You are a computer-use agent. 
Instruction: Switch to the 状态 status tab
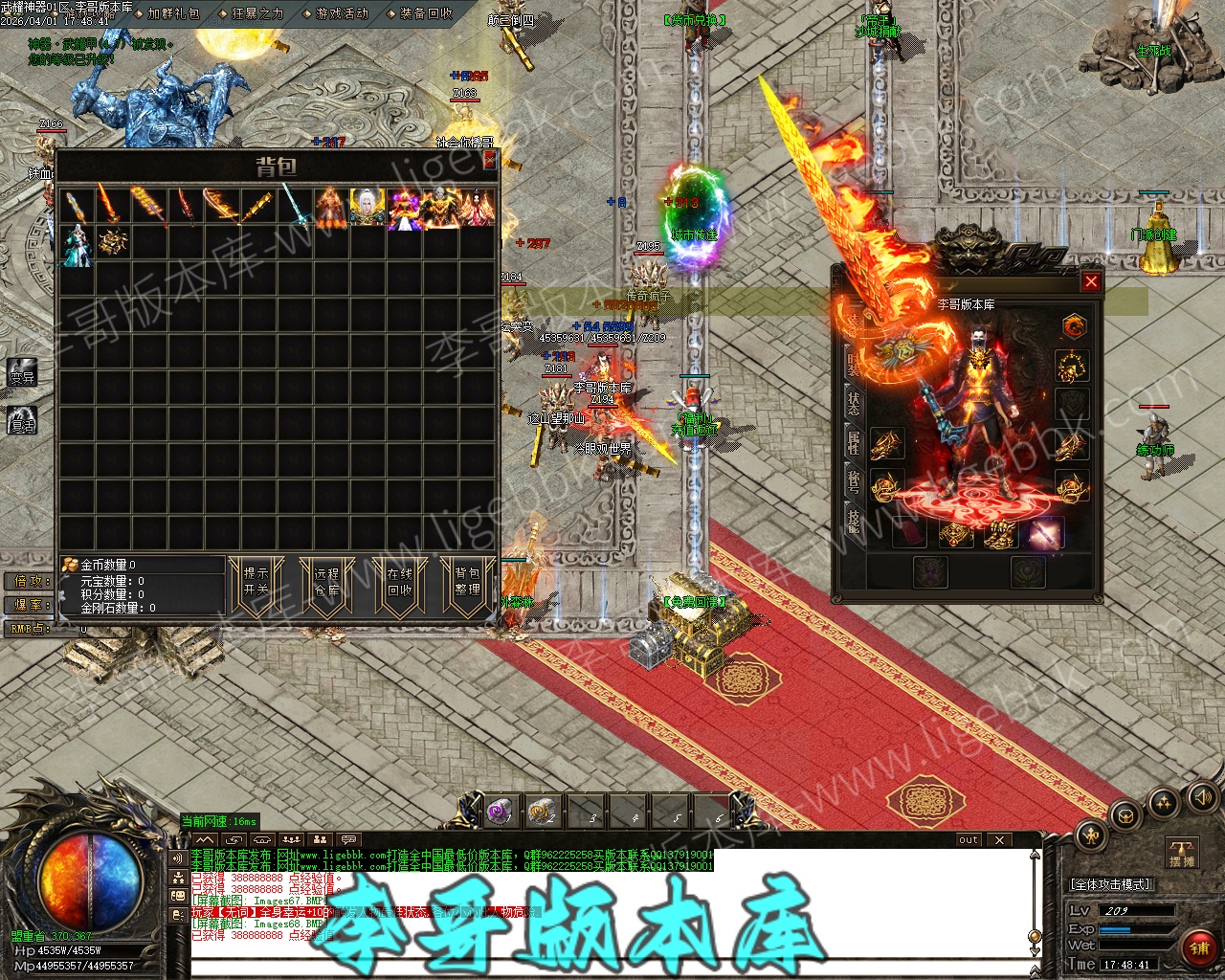coord(853,403)
